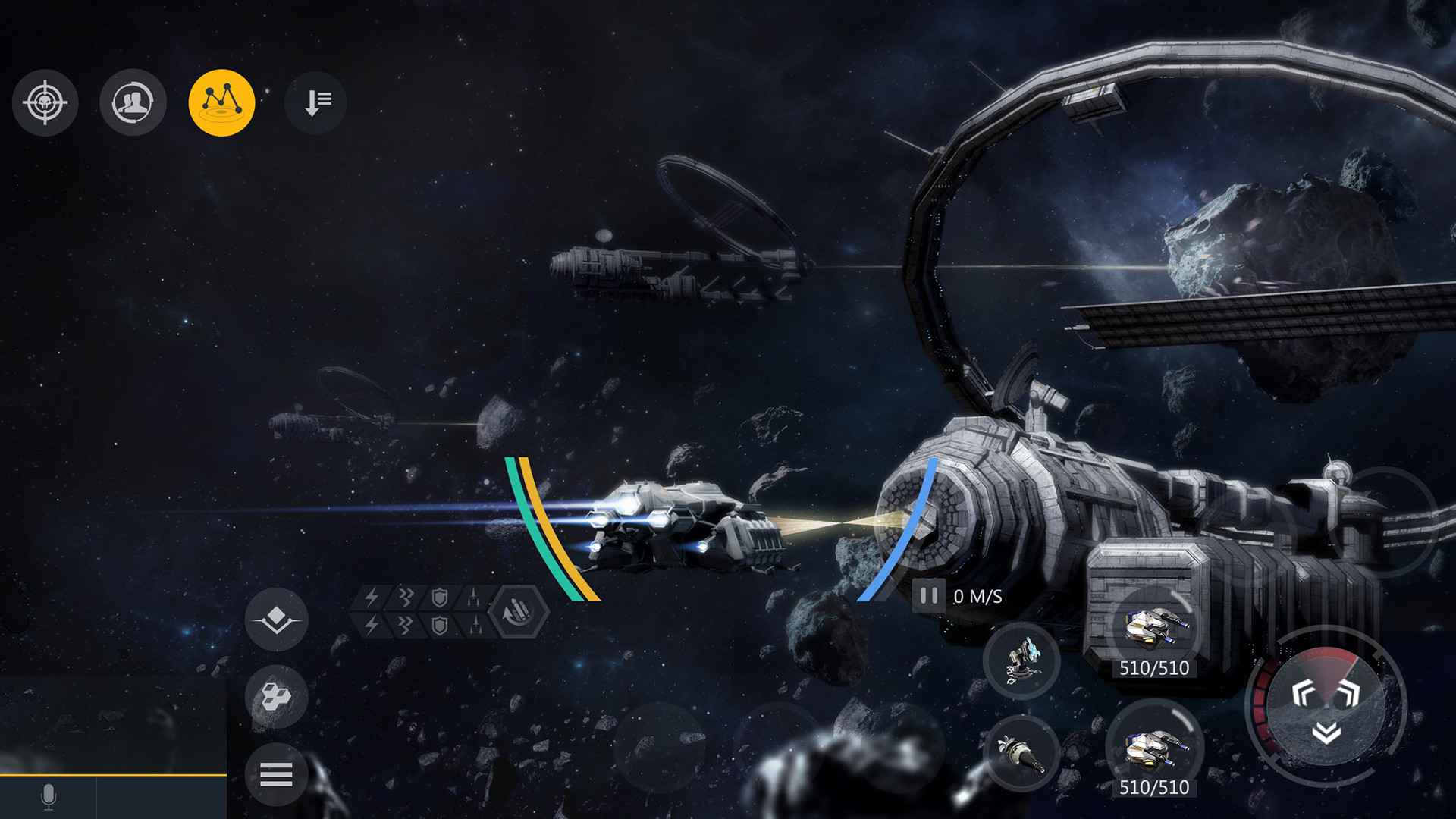The height and width of the screenshot is (819, 1456).
Task: Select the enemy targeting reticle icon
Action: point(45,103)
